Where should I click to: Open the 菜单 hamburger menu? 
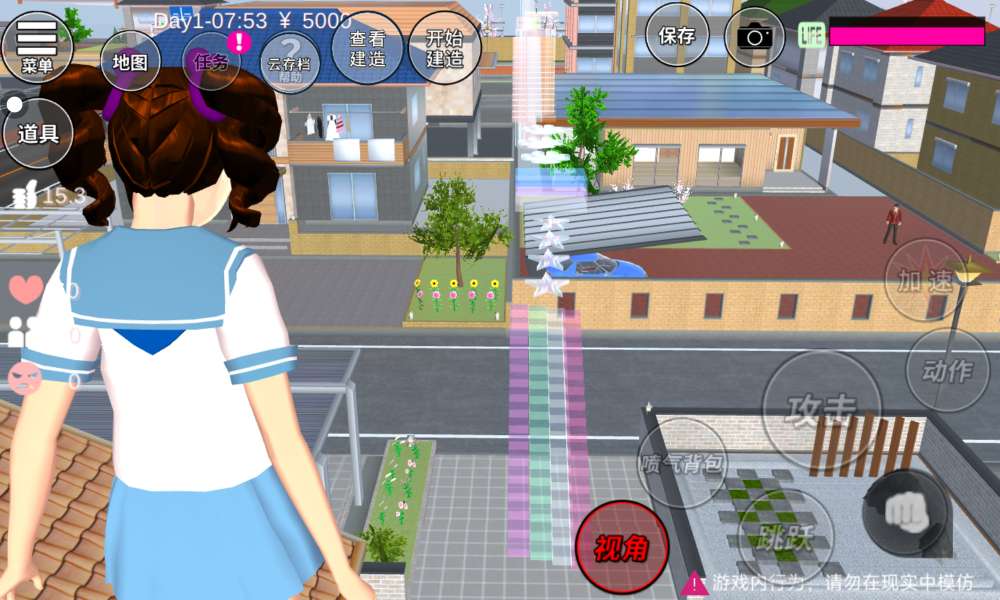(x=37, y=45)
